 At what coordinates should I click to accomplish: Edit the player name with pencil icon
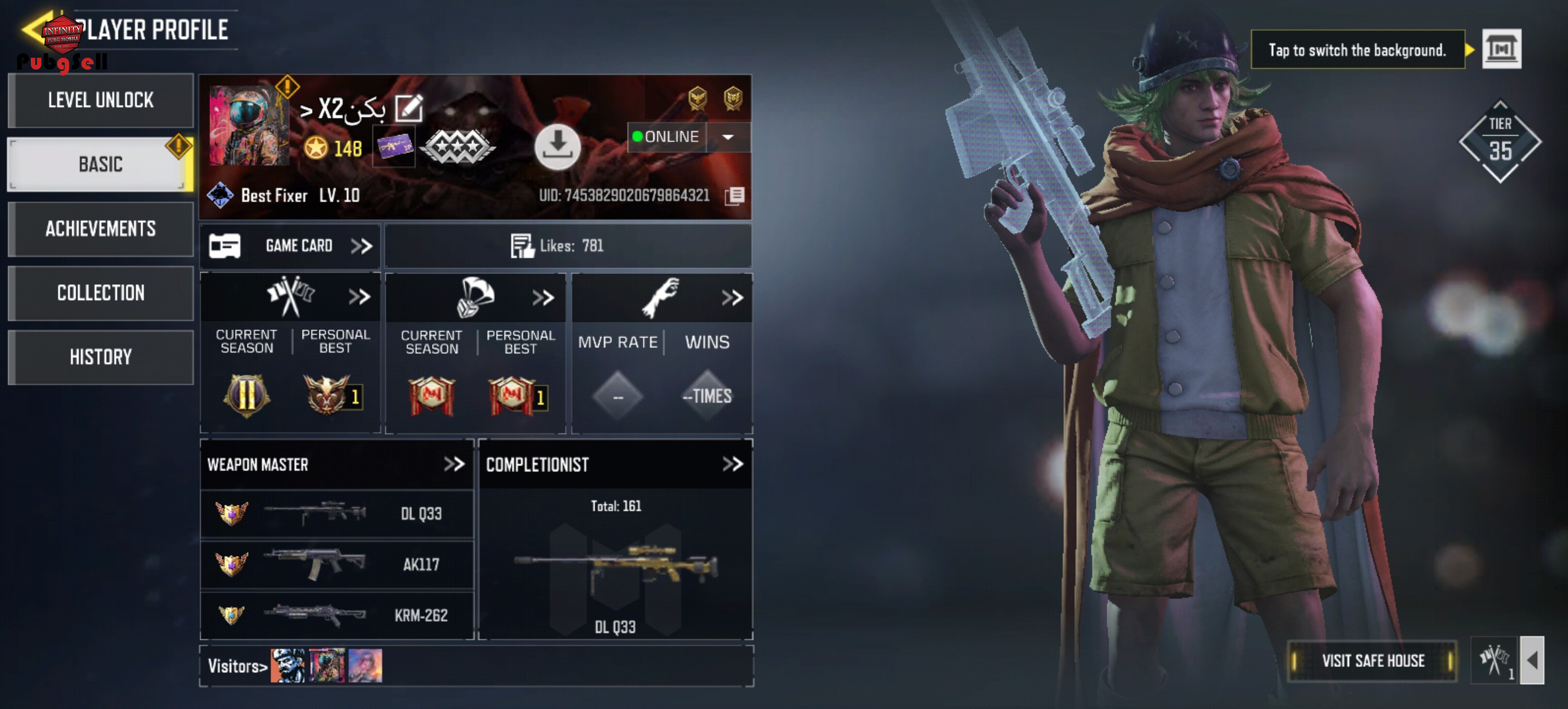[409, 108]
